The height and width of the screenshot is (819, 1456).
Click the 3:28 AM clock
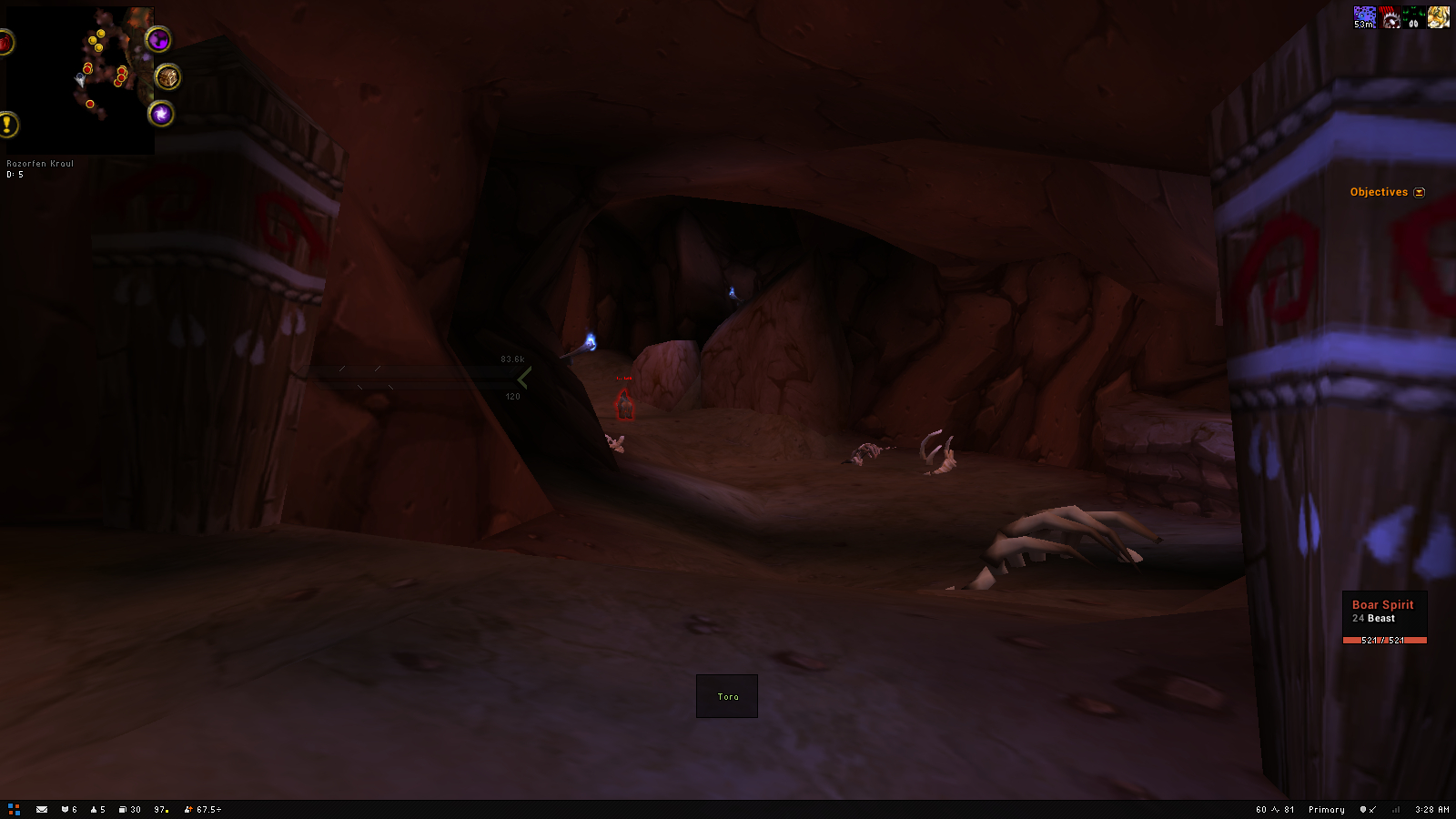[x=1431, y=809]
